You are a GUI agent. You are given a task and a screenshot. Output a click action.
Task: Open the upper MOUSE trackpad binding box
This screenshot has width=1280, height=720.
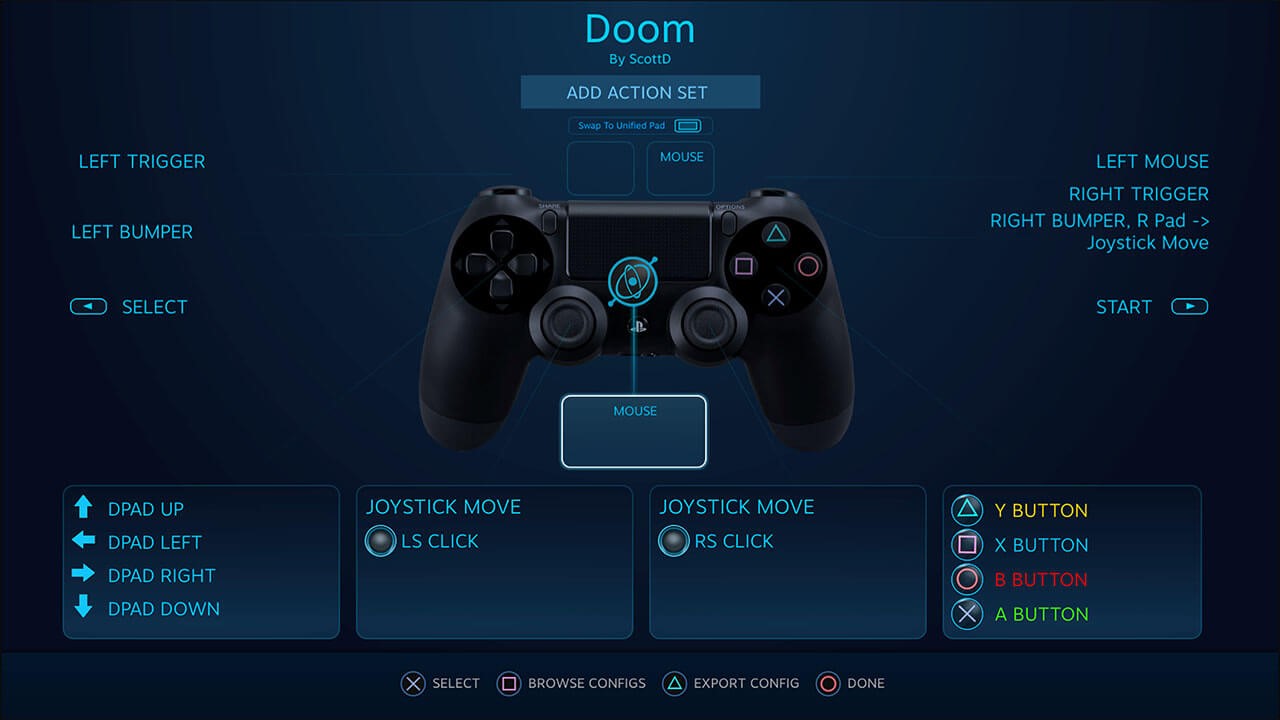[680, 168]
